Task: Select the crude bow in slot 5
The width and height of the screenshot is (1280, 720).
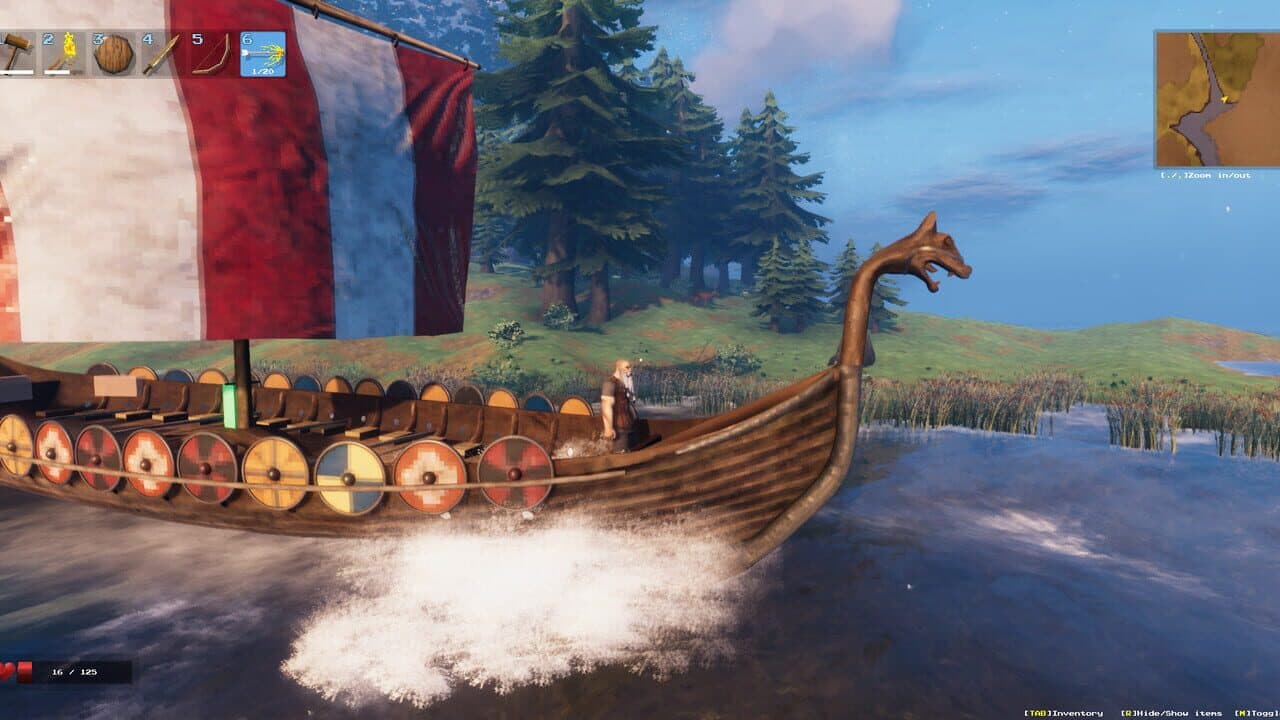Action: coord(210,53)
